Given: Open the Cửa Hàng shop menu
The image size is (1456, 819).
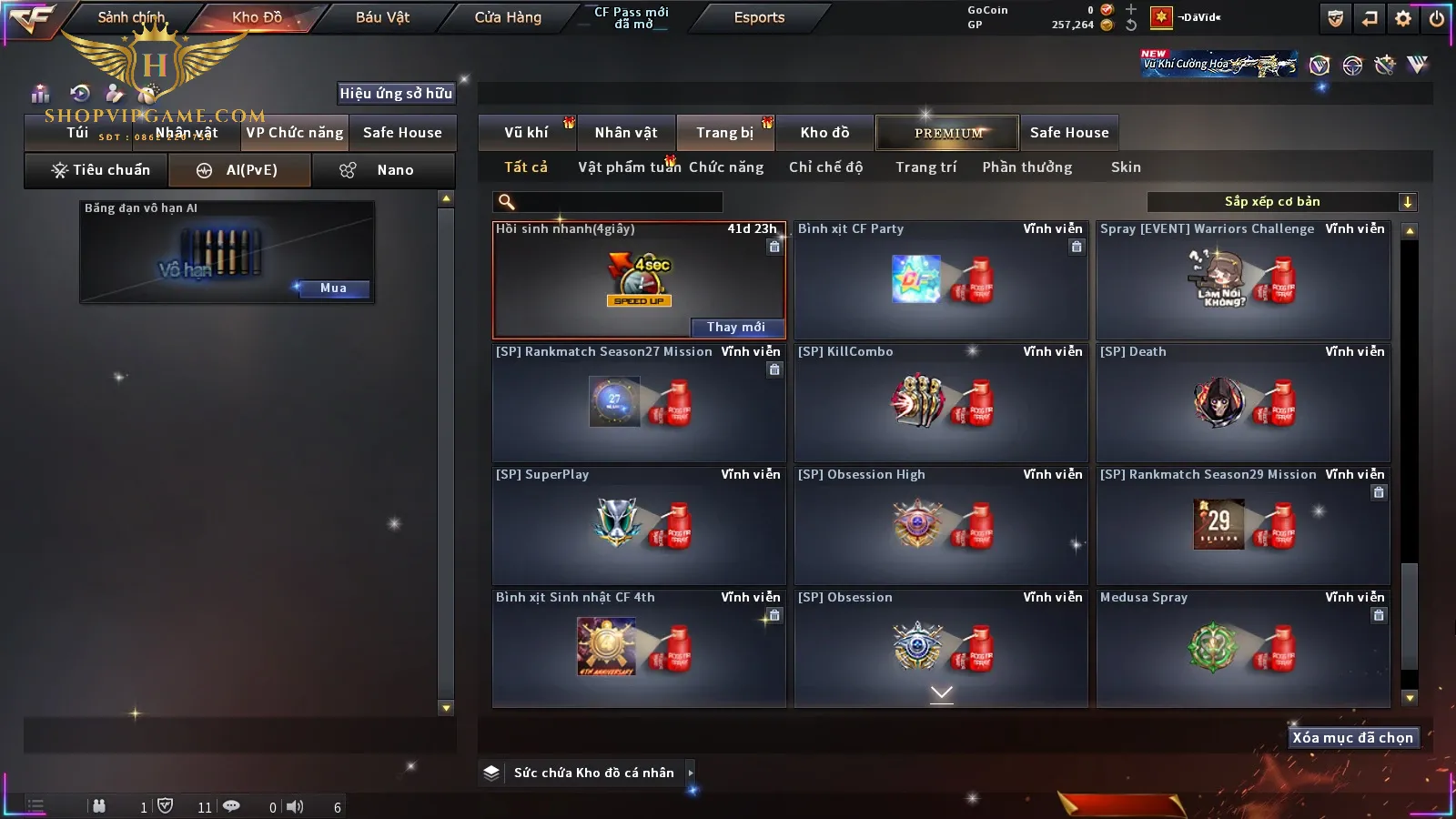Looking at the screenshot, I should pyautogui.click(x=508, y=17).
